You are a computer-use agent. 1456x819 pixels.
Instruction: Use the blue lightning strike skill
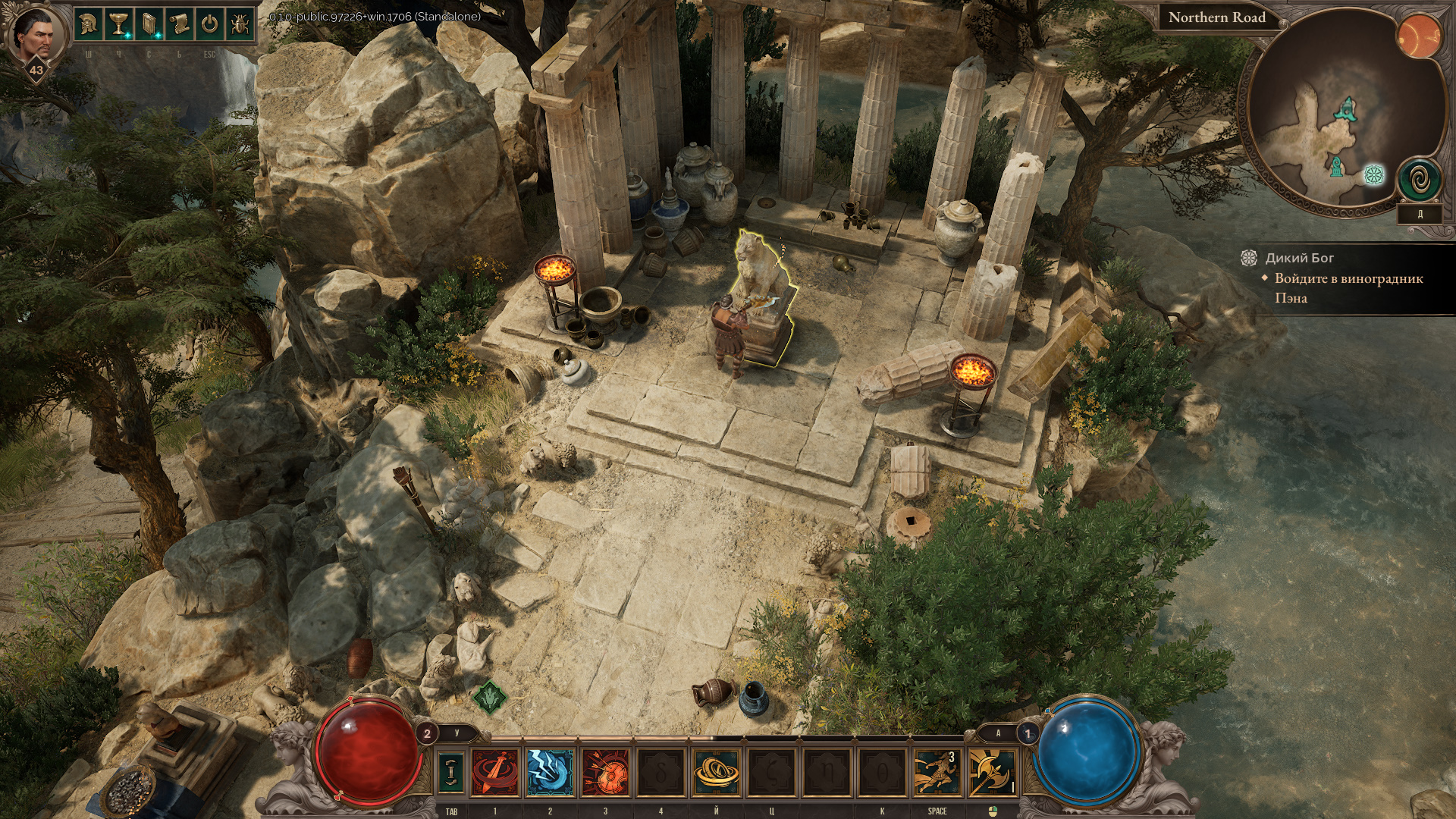point(550,772)
